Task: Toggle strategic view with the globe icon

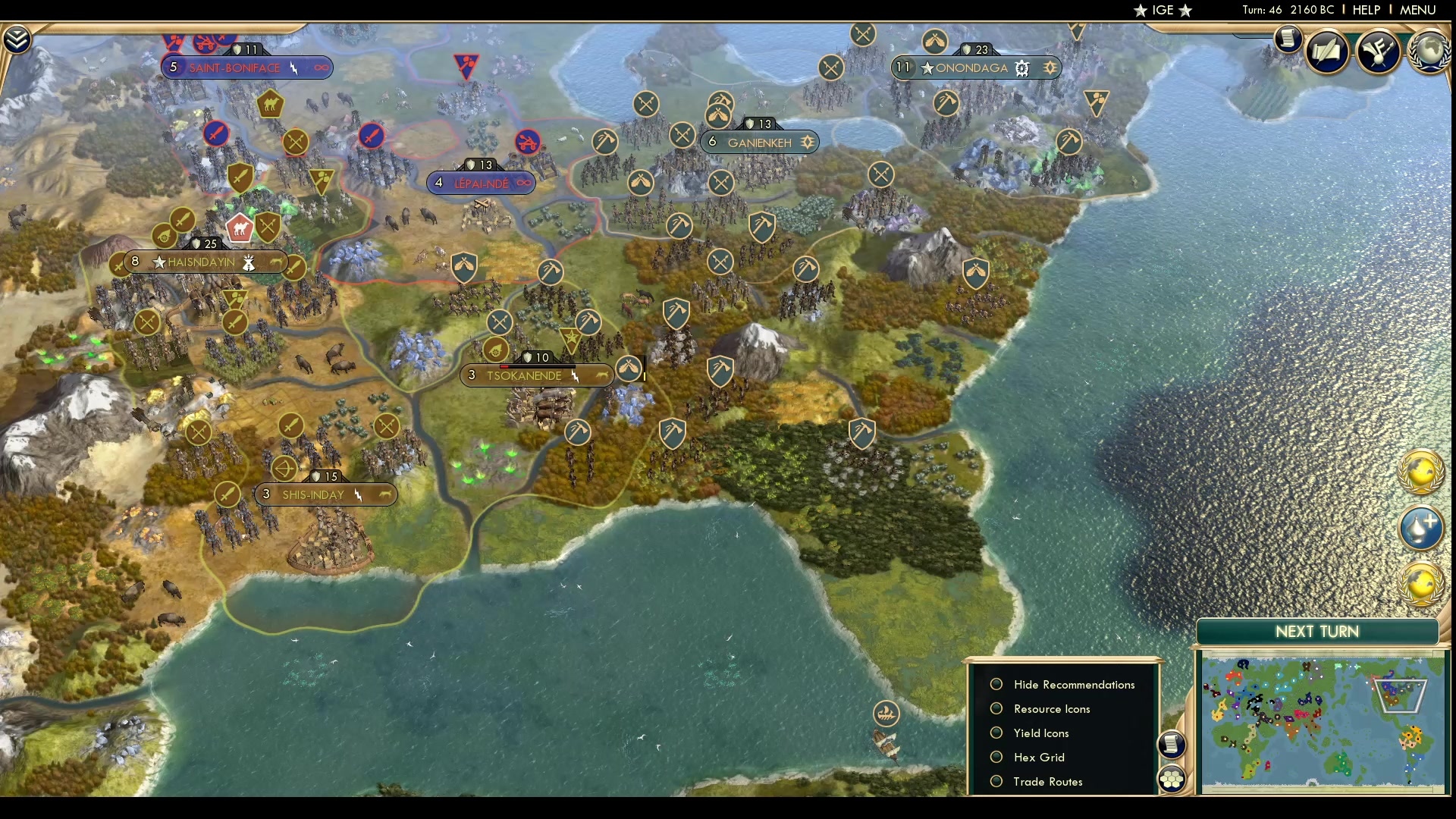Action: 1423,474
